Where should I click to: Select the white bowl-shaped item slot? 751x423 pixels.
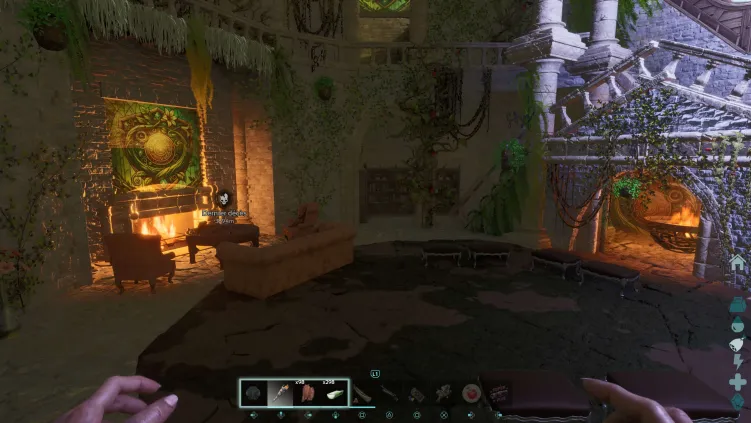pos(334,392)
